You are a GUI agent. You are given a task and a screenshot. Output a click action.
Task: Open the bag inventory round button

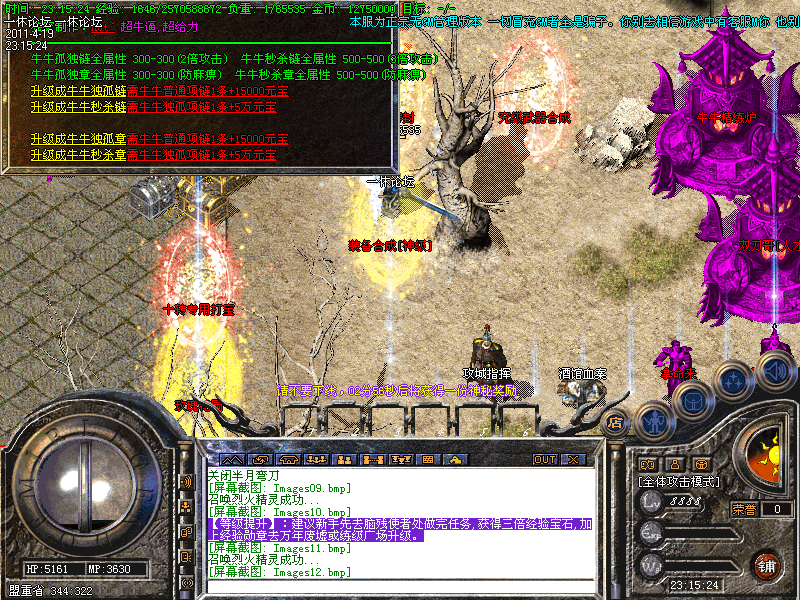(x=693, y=399)
